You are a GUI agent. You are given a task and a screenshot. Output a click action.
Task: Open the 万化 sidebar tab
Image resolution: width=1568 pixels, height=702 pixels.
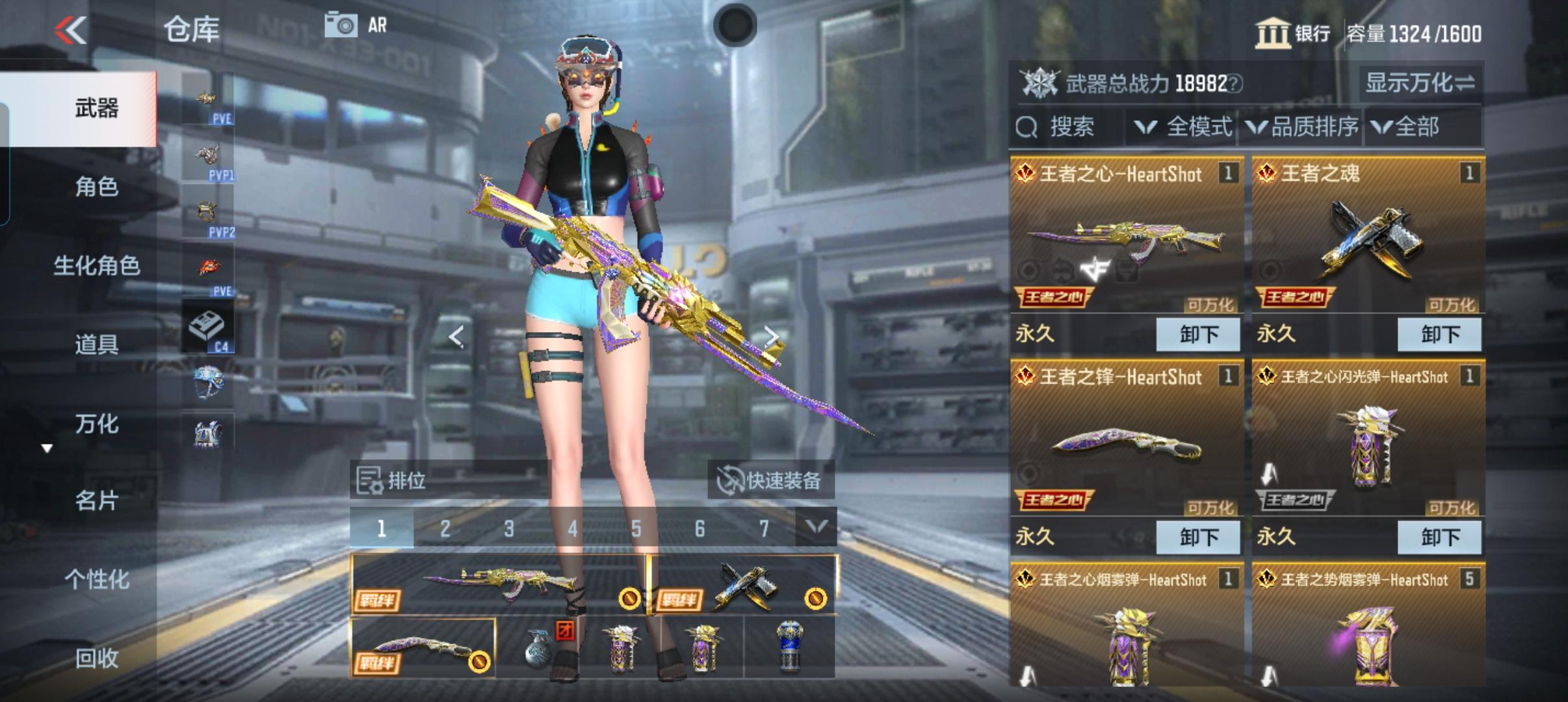pos(96,423)
